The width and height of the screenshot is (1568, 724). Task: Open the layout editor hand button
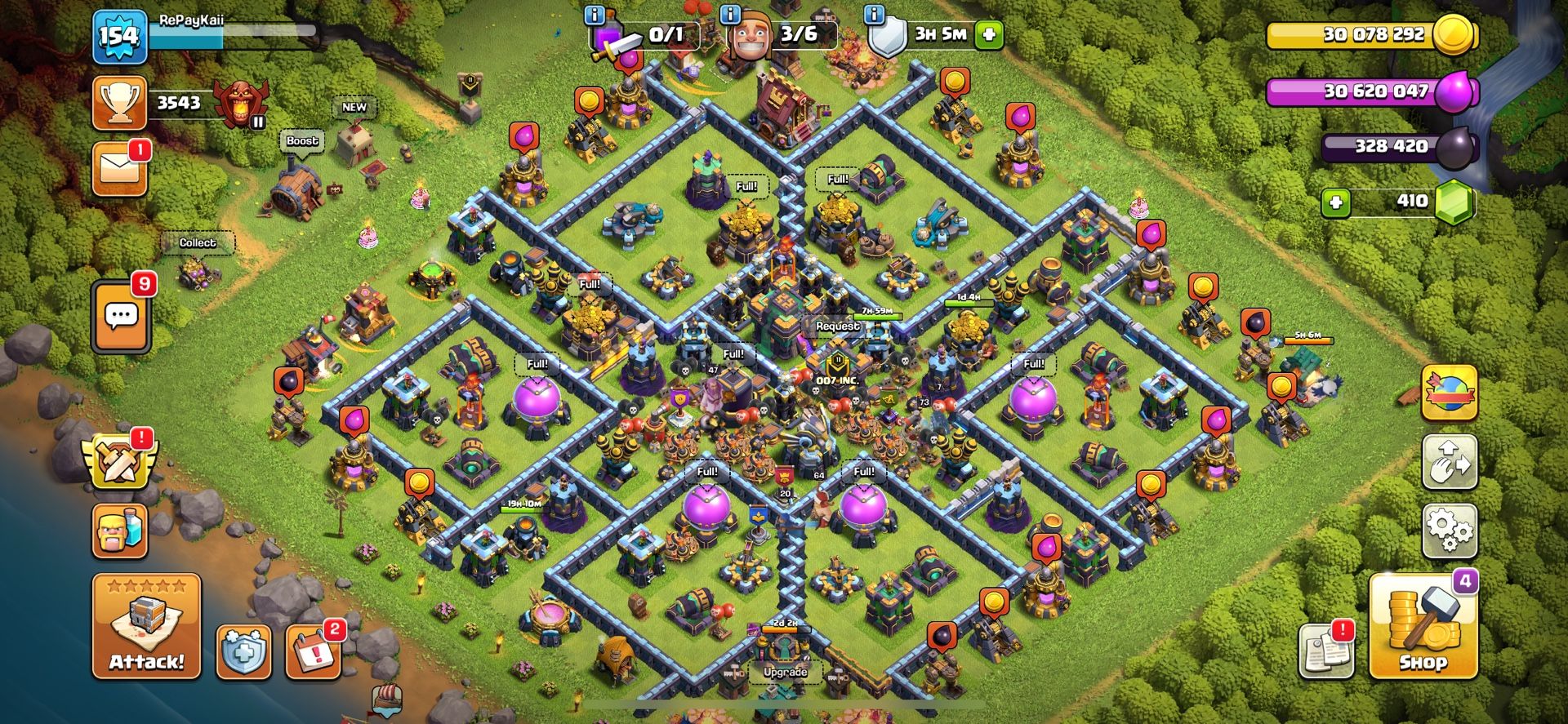click(1450, 461)
